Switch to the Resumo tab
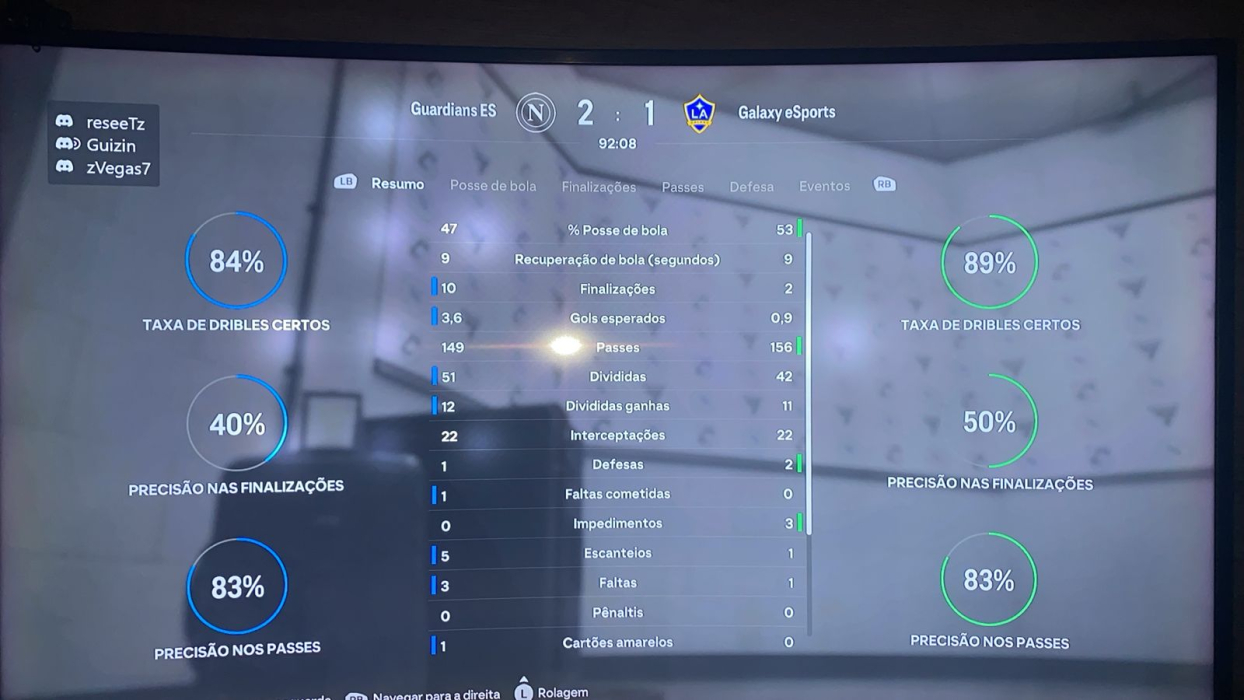Image resolution: width=1244 pixels, height=700 pixels. click(x=397, y=184)
